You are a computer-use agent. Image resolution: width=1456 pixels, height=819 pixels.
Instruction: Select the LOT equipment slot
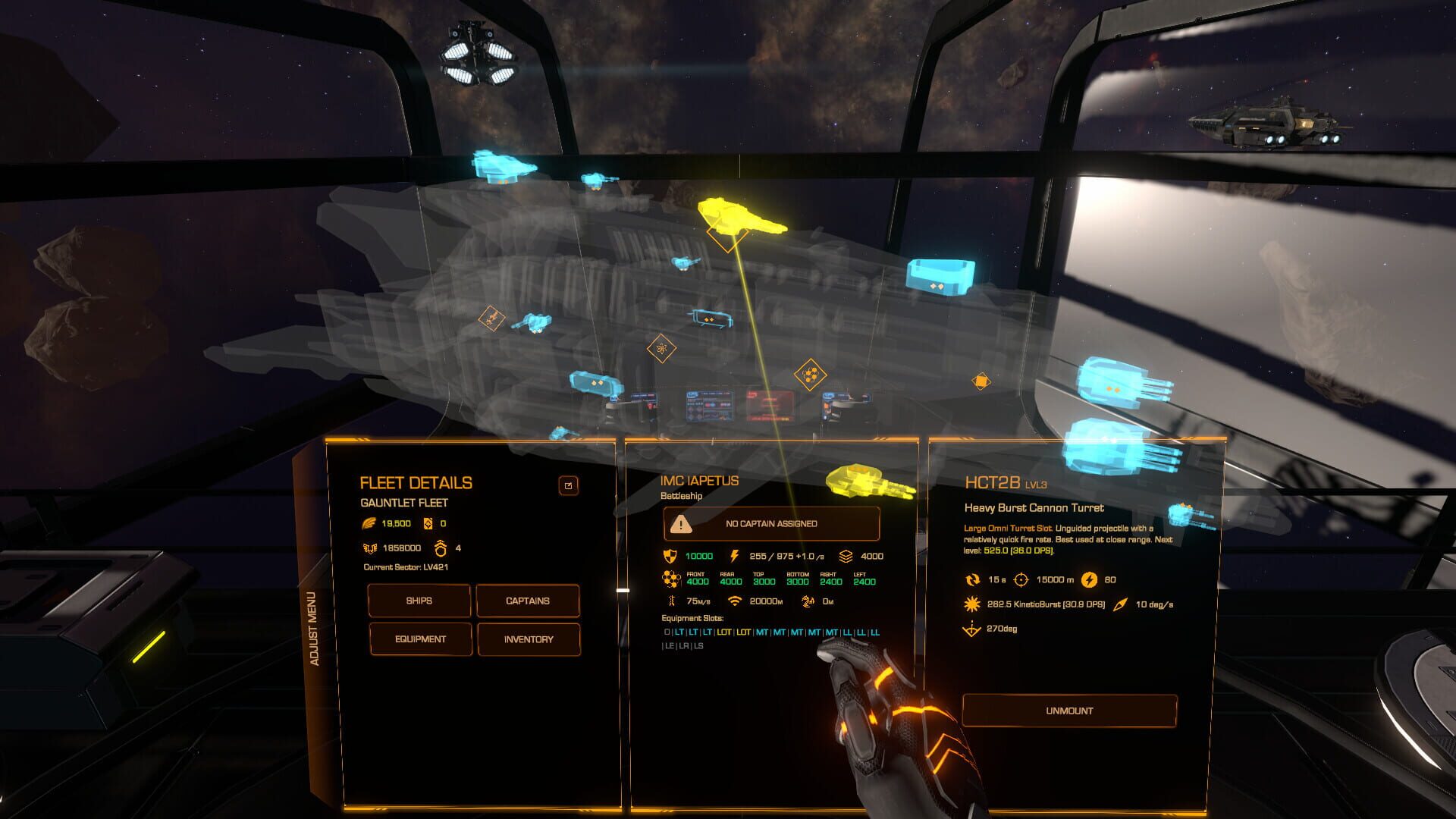pyautogui.click(x=725, y=632)
